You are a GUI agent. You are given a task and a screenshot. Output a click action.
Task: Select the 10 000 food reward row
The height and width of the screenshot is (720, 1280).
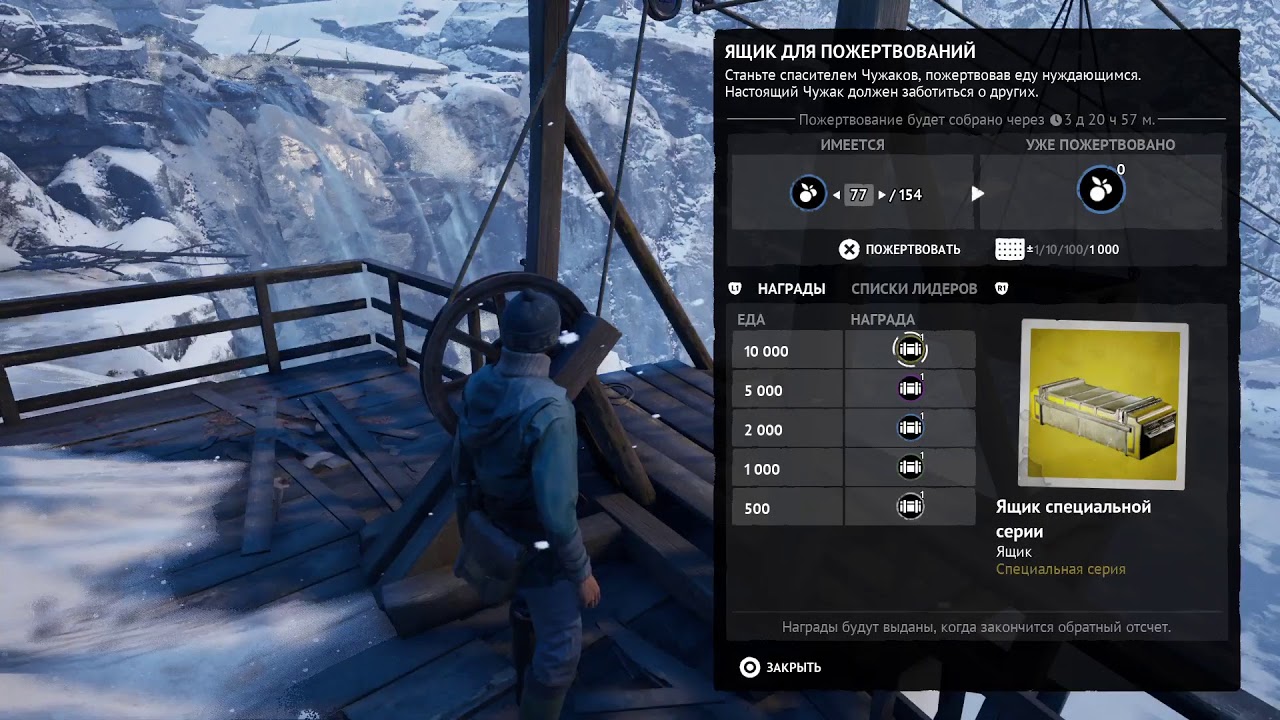tap(853, 351)
